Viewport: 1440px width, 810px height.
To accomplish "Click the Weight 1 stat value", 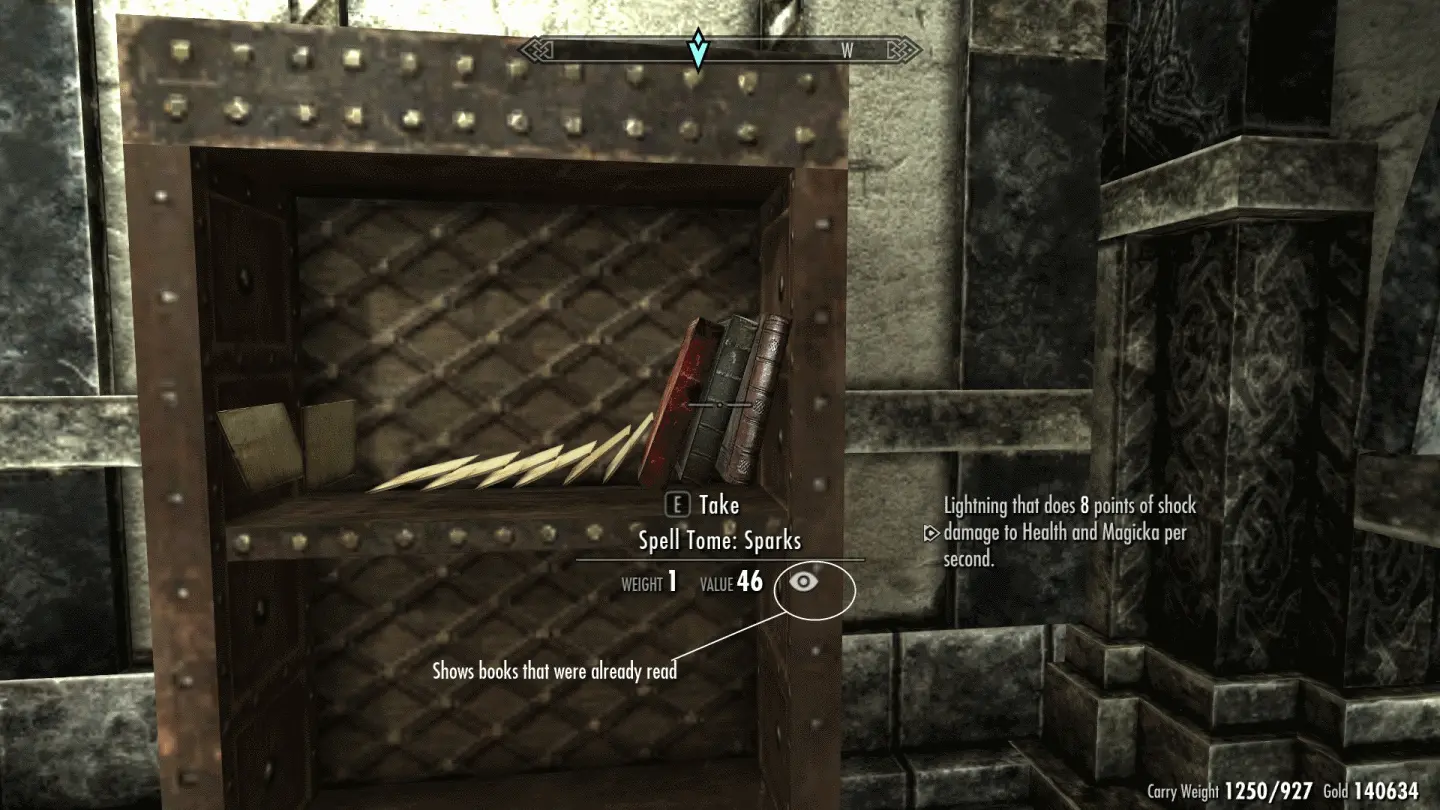I will [674, 578].
